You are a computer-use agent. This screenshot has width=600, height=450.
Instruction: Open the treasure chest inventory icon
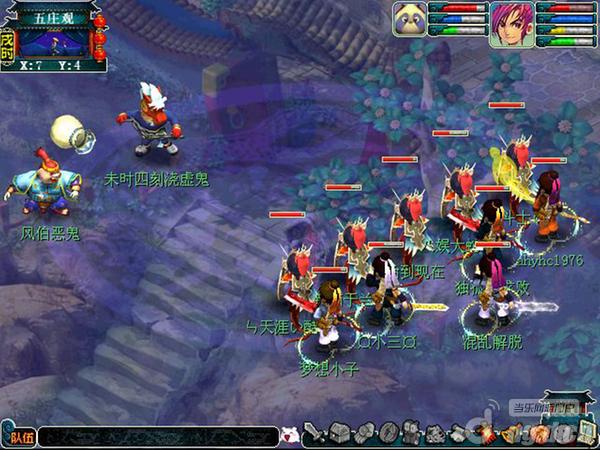point(338,435)
